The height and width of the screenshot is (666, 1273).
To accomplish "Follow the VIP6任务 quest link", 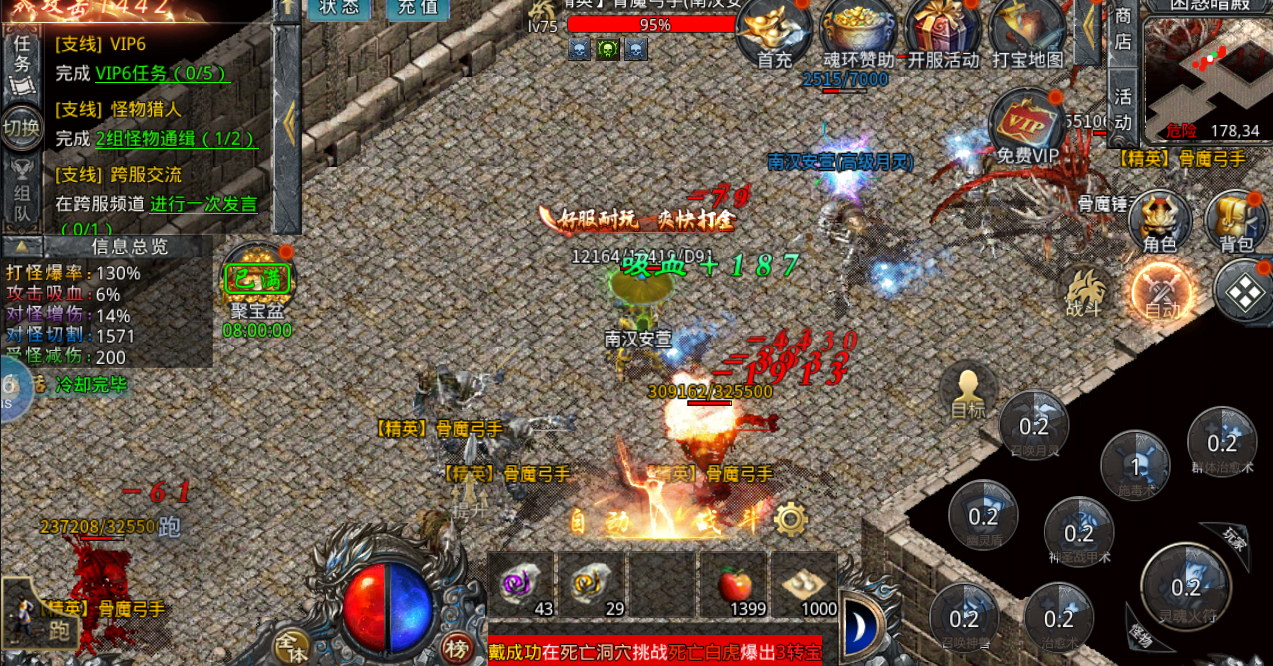I will point(161,73).
